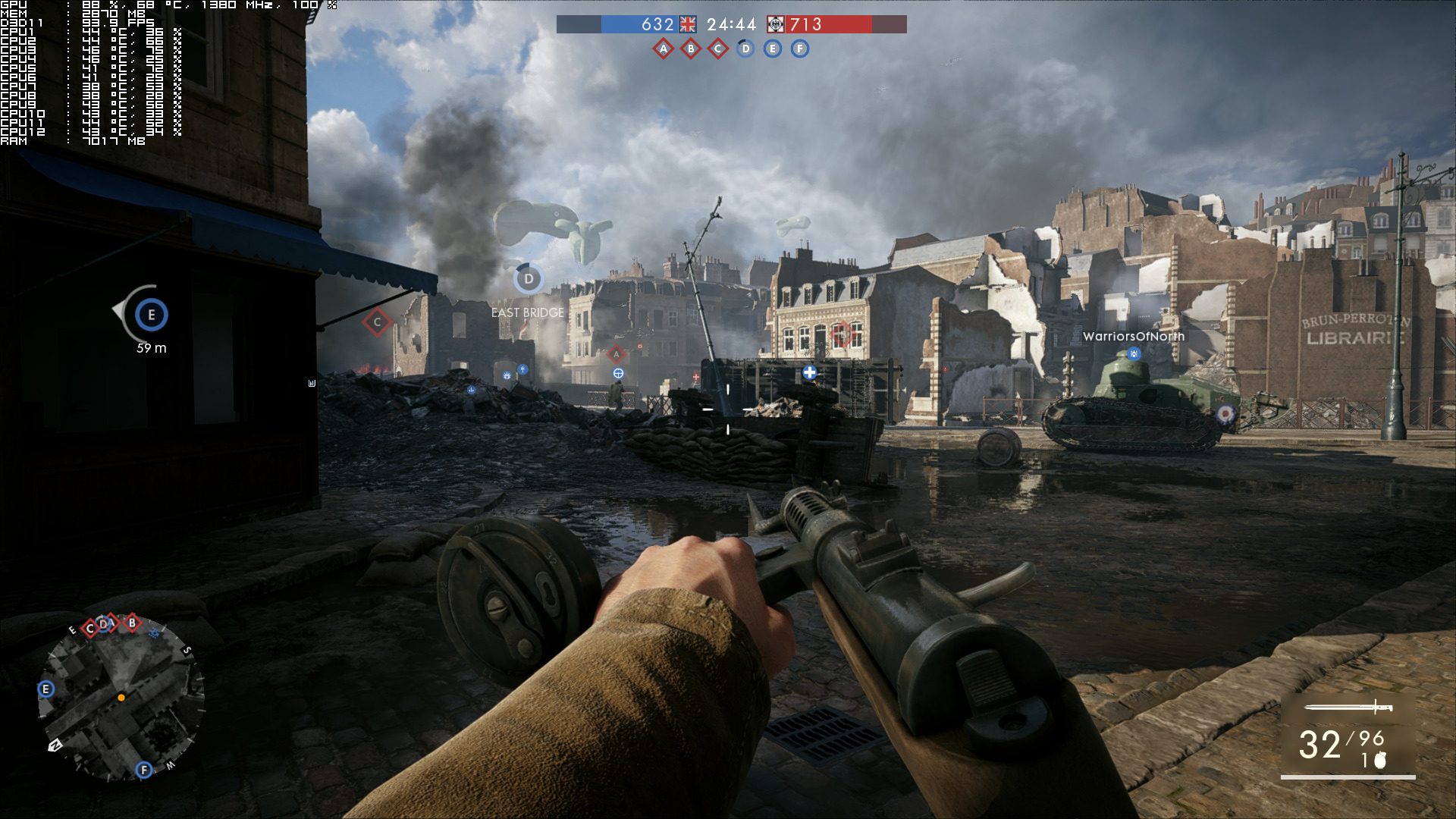
Task: Select the blue E flag in the top row
Action: [772, 49]
